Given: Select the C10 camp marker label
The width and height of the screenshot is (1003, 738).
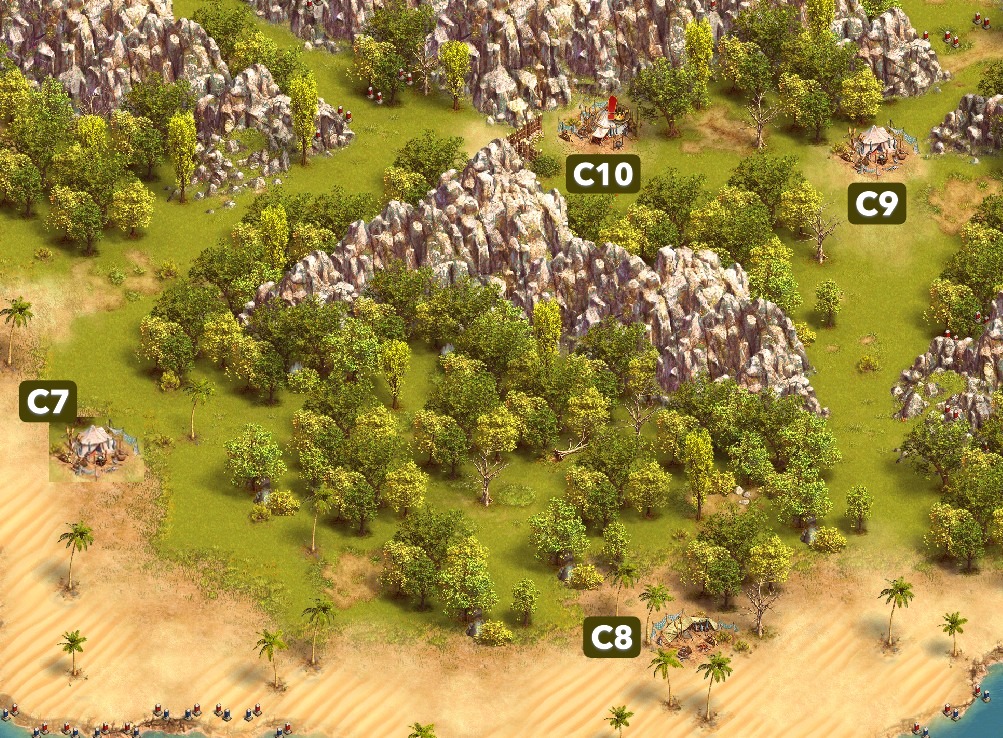Looking at the screenshot, I should pos(602,174).
